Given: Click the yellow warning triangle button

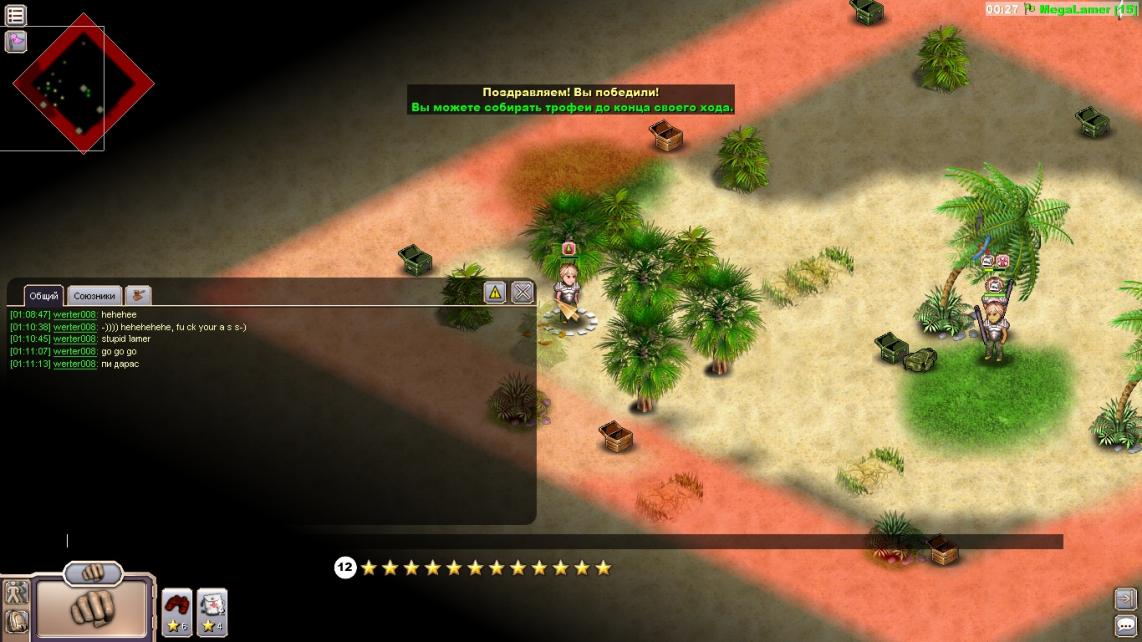Looking at the screenshot, I should [x=495, y=292].
